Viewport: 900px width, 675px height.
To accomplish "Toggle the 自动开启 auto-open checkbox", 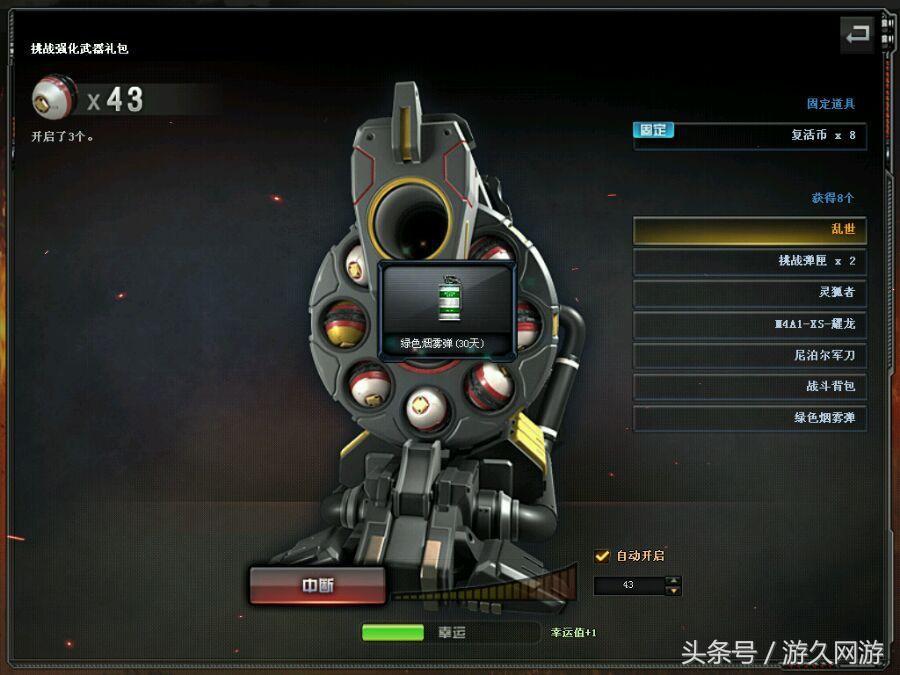I will coord(602,556).
